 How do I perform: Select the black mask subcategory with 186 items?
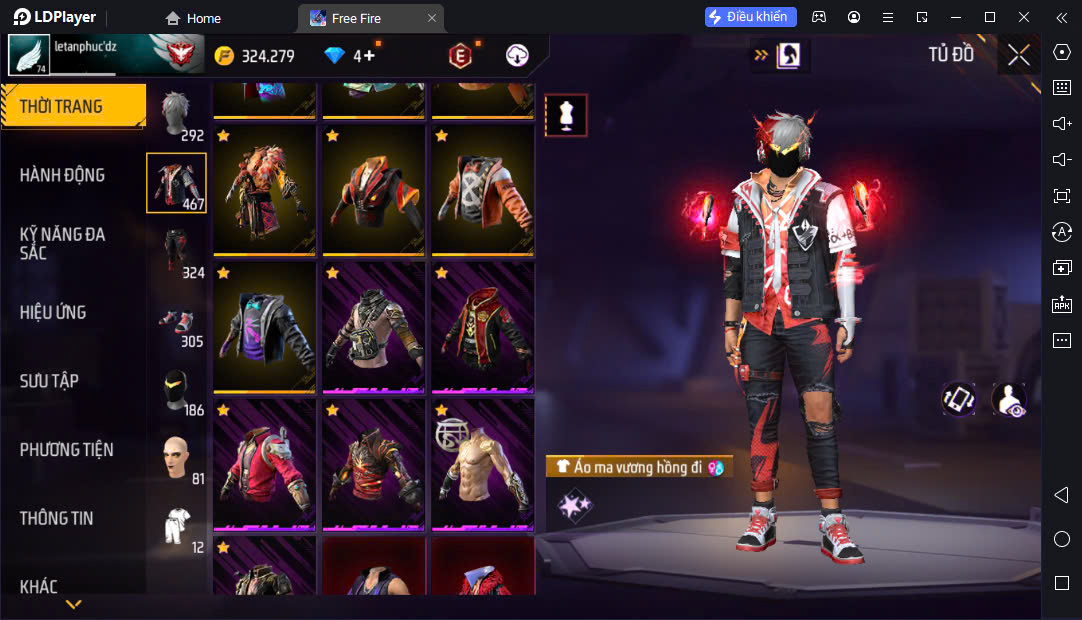(x=177, y=391)
